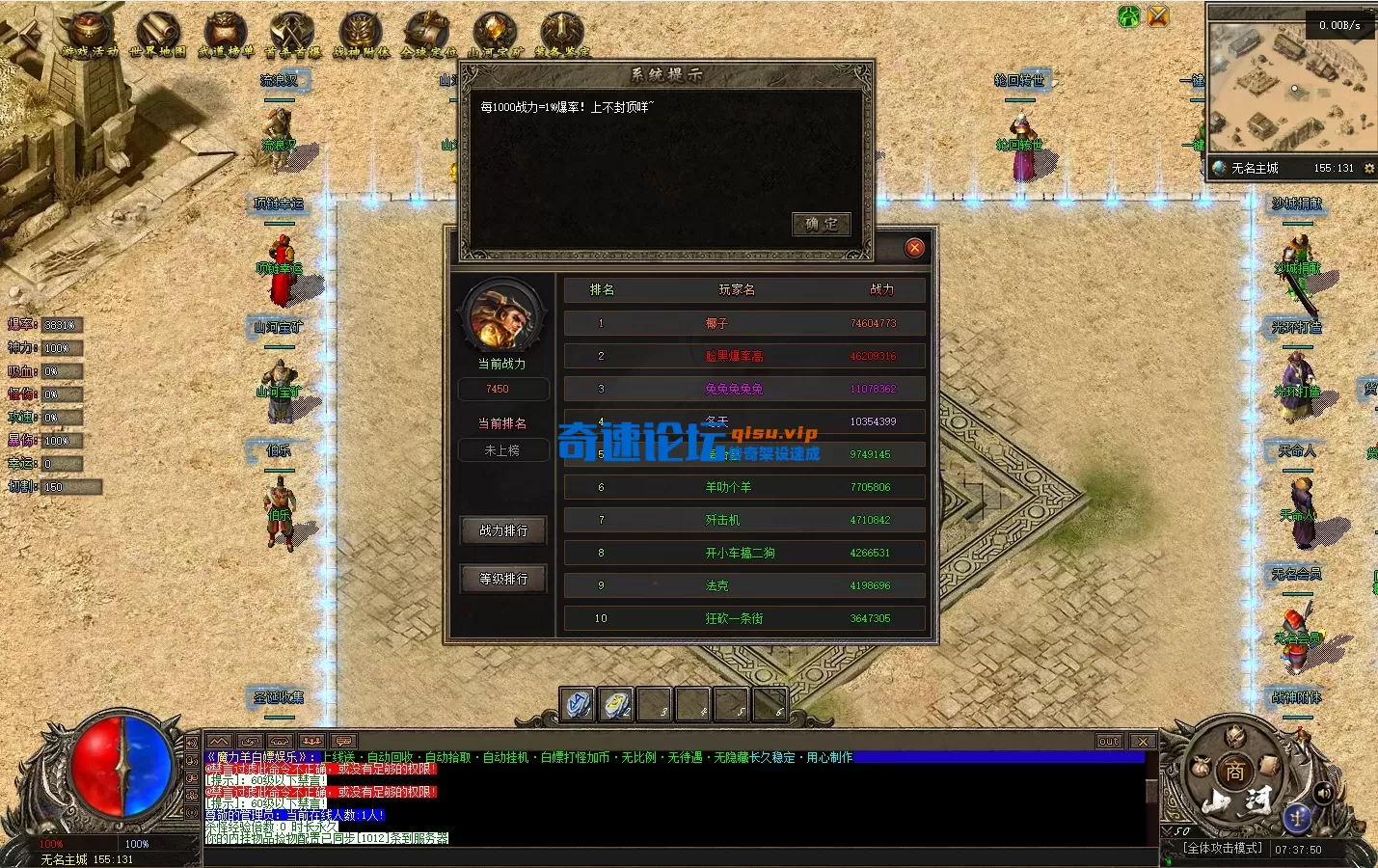
Task: Switch to 等级排行 level ranking
Action: coord(503,579)
